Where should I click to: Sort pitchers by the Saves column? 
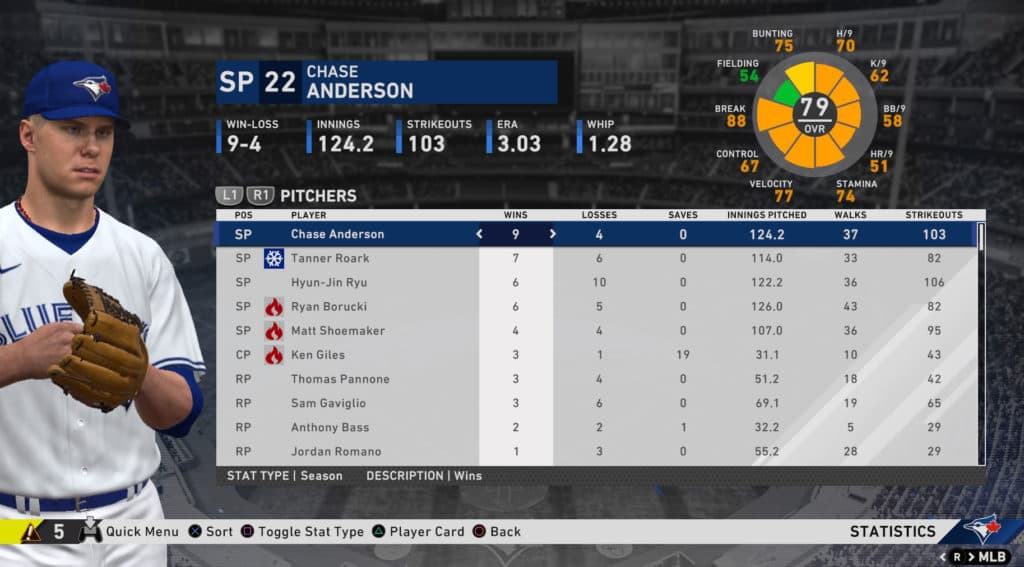coord(683,215)
